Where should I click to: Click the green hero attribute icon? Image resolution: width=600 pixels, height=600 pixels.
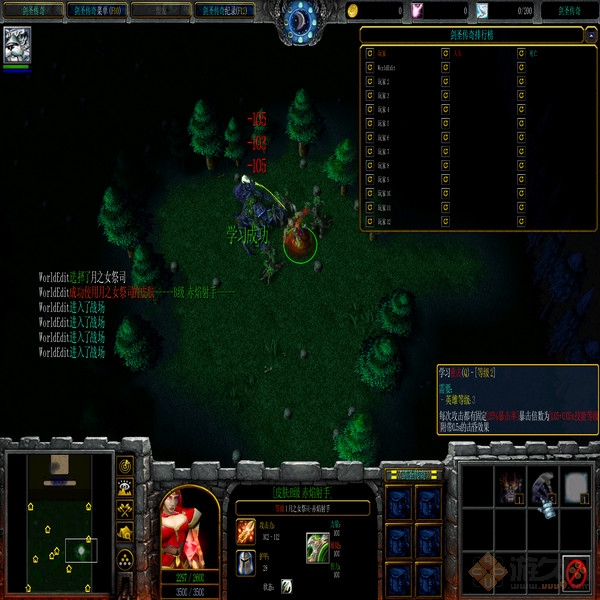pyautogui.click(x=318, y=546)
